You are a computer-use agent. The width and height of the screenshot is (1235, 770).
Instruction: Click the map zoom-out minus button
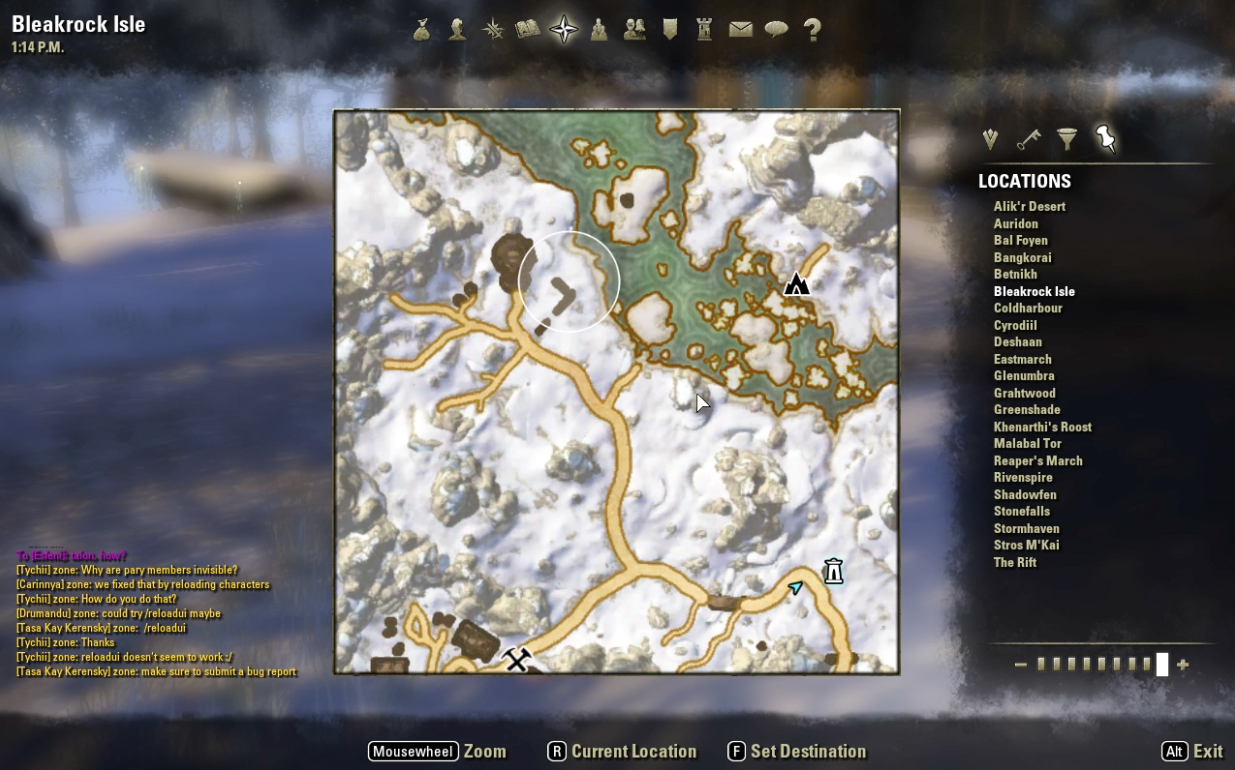(1020, 665)
